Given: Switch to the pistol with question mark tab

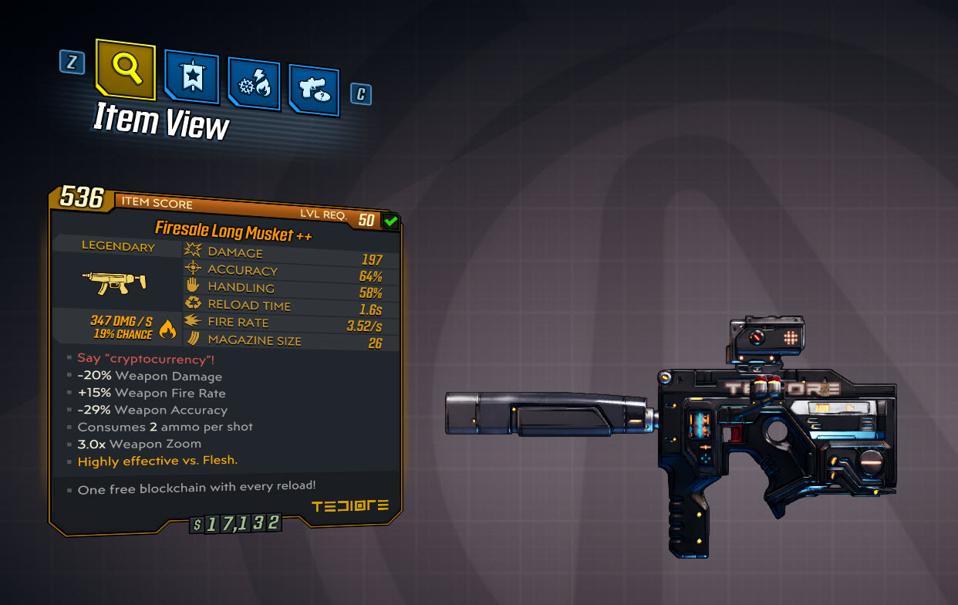Looking at the screenshot, I should [315, 89].
